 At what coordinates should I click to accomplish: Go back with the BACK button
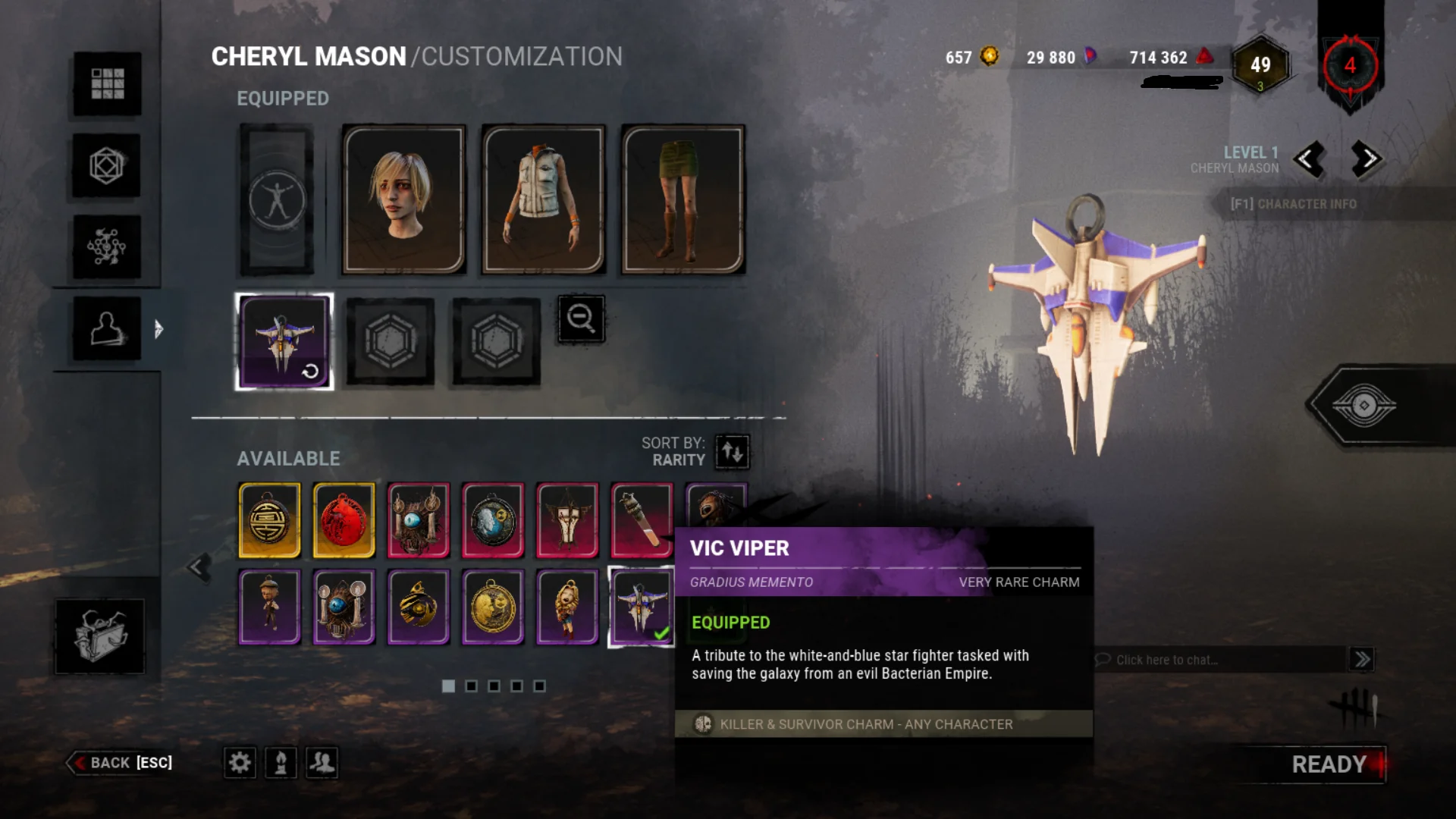pos(121,763)
